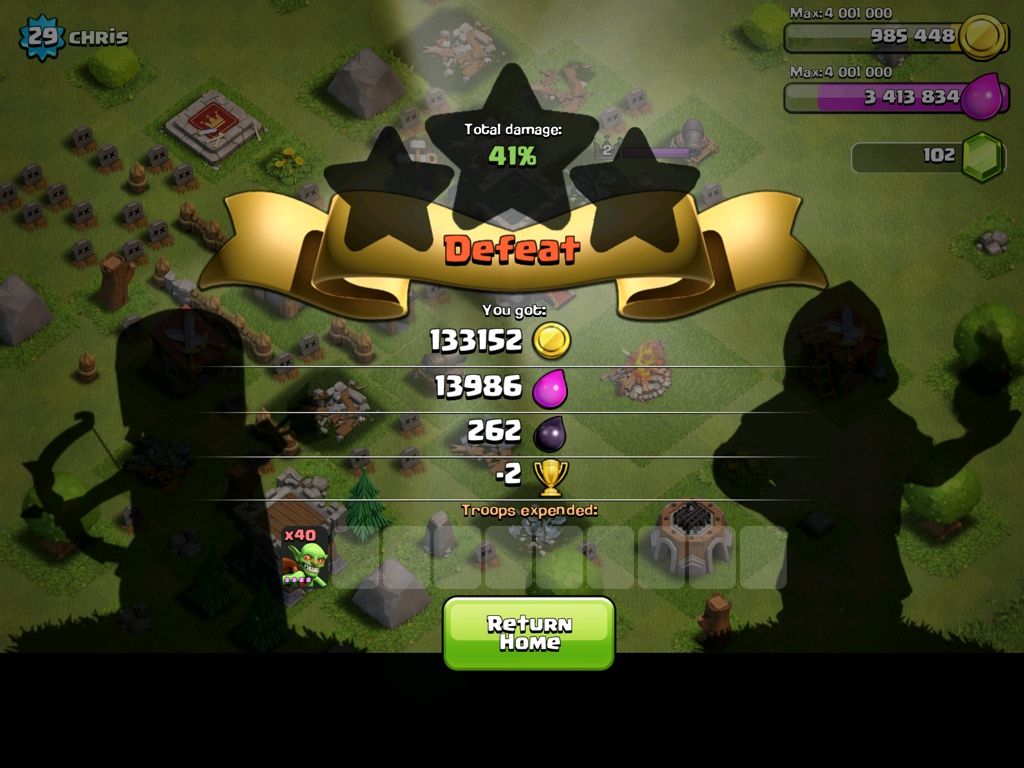Tap the level 29 player badge

tap(41, 37)
